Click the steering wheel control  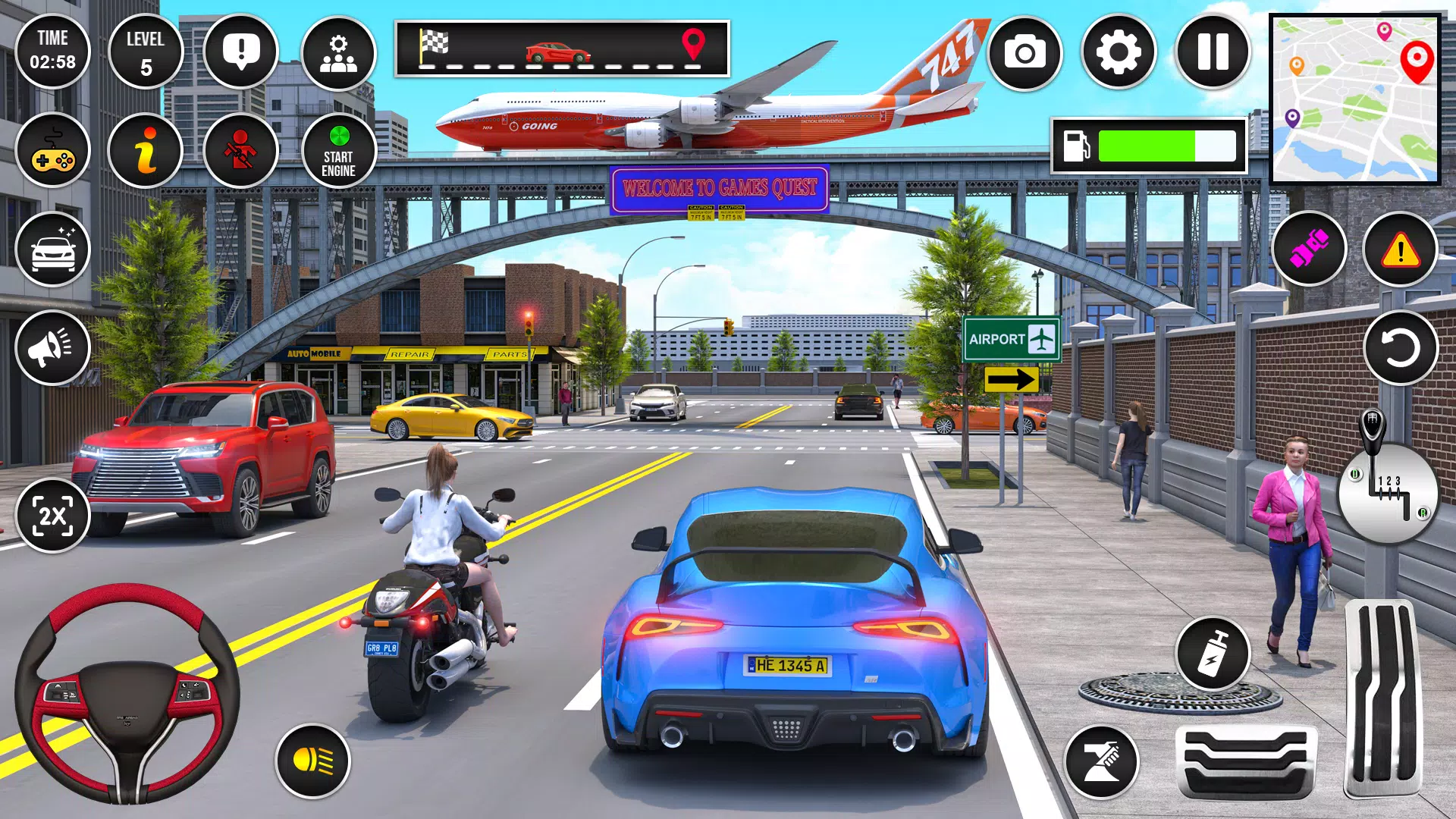[x=127, y=693]
